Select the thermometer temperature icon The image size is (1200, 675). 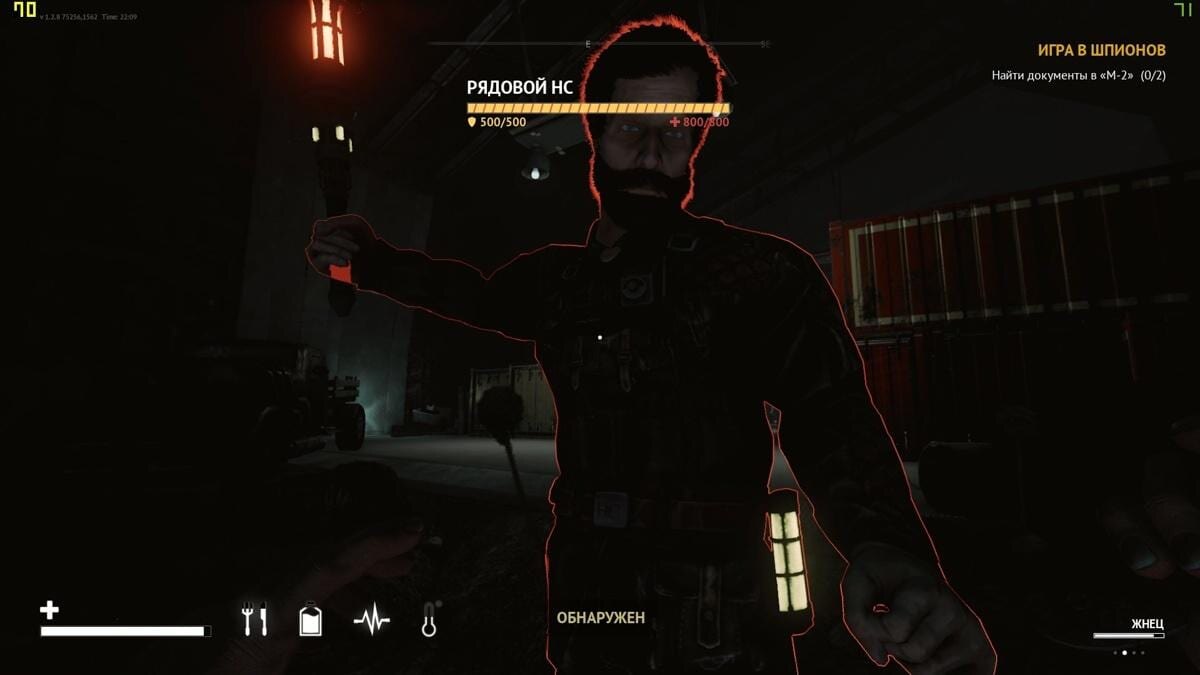(429, 621)
